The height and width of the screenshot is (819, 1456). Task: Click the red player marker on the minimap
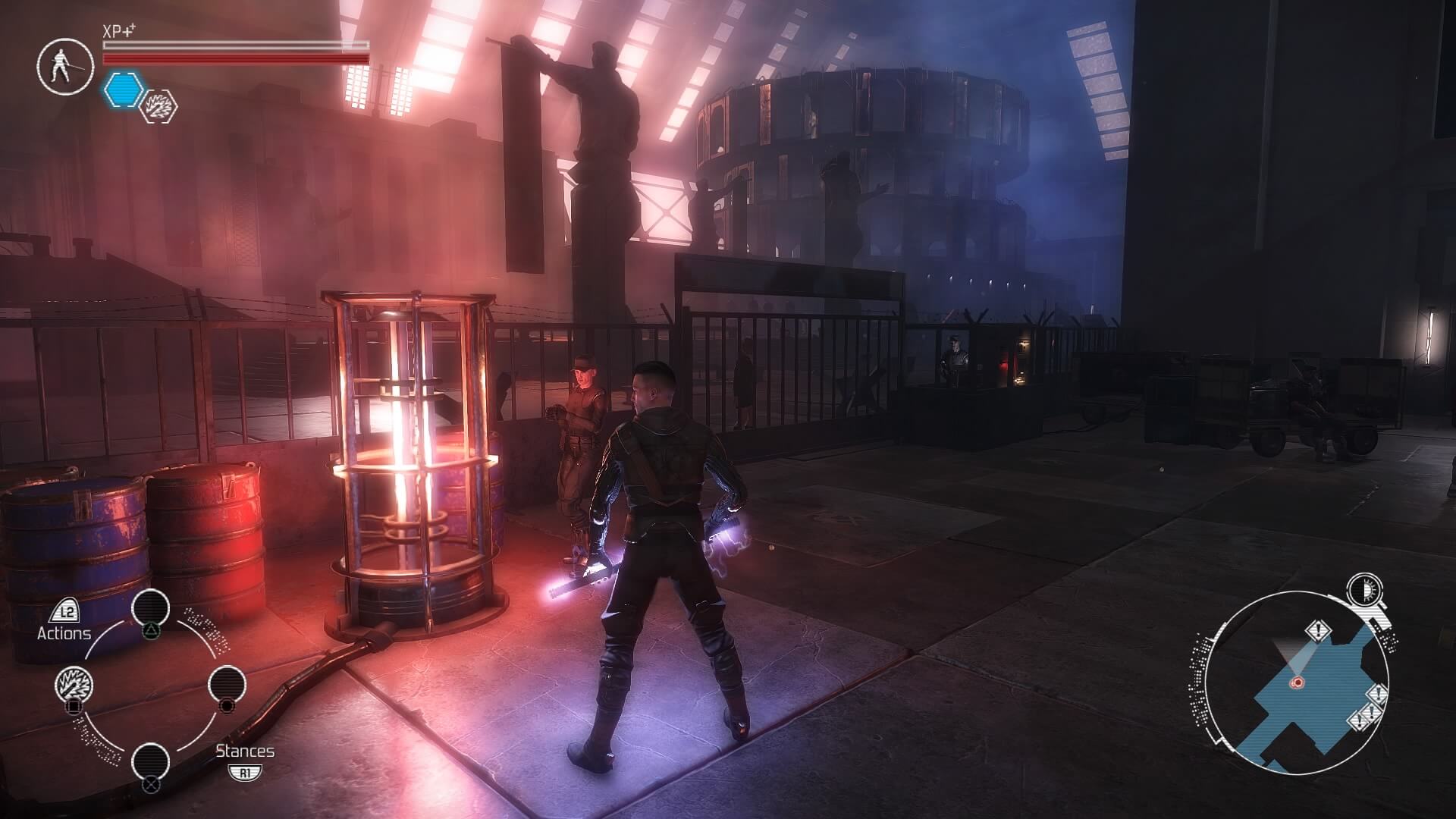click(x=1297, y=682)
